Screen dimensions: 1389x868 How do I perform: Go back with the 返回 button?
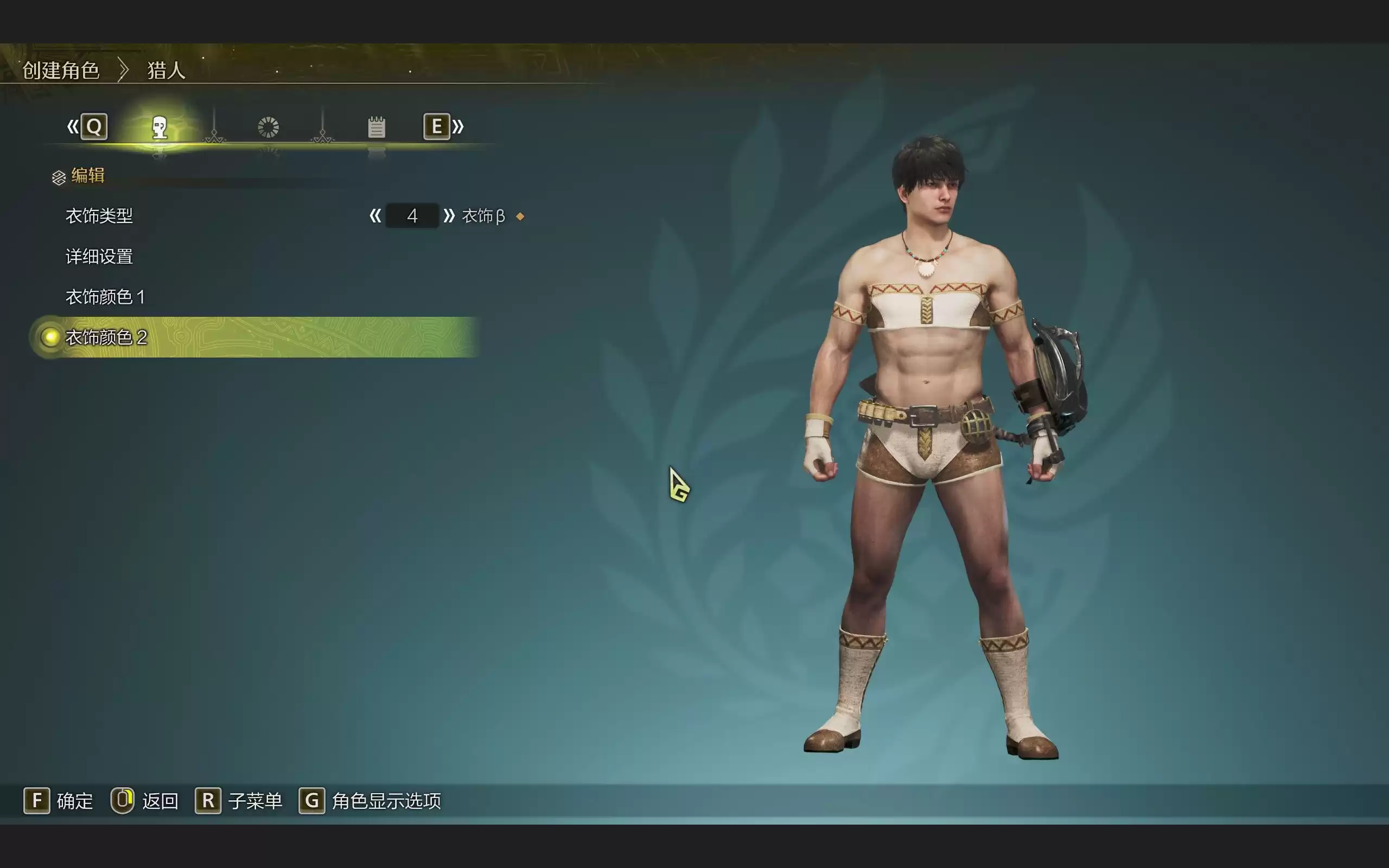click(145, 801)
